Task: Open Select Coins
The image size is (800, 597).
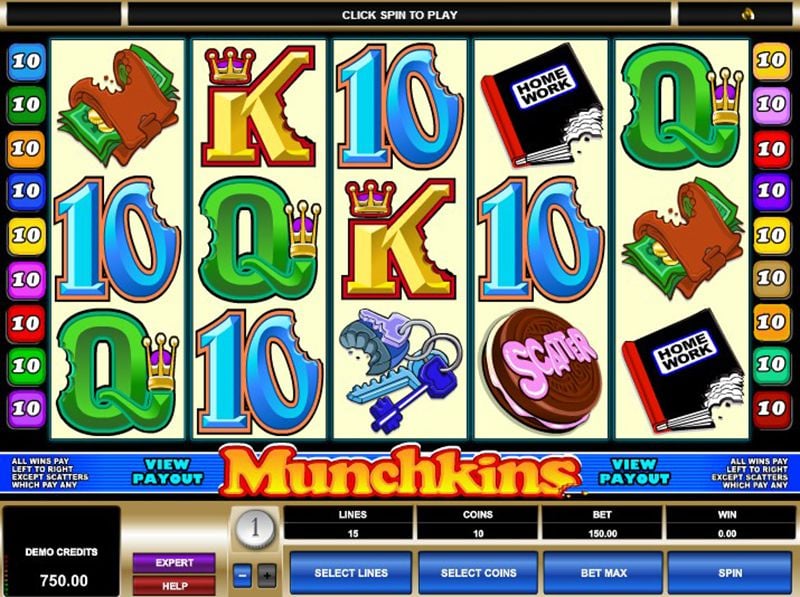Action: pos(477,573)
